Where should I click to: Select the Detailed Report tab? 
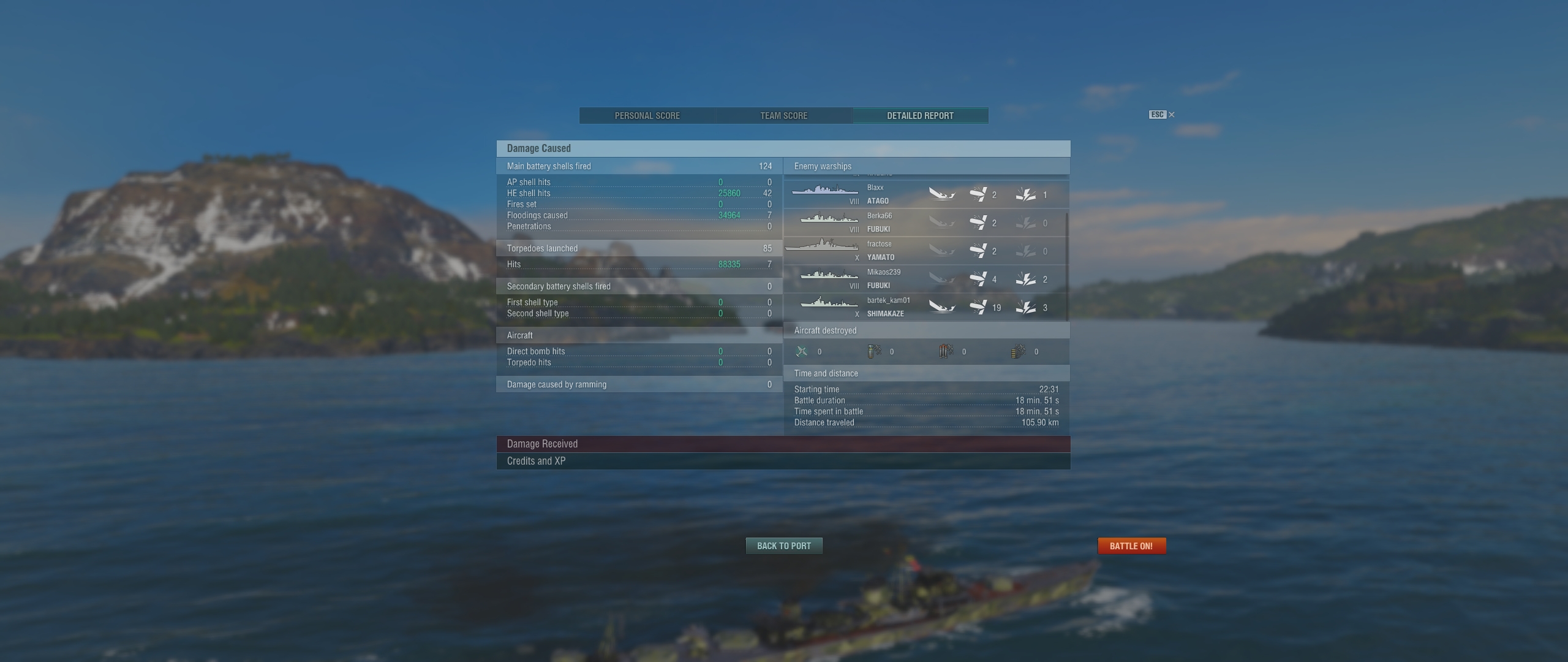920,116
